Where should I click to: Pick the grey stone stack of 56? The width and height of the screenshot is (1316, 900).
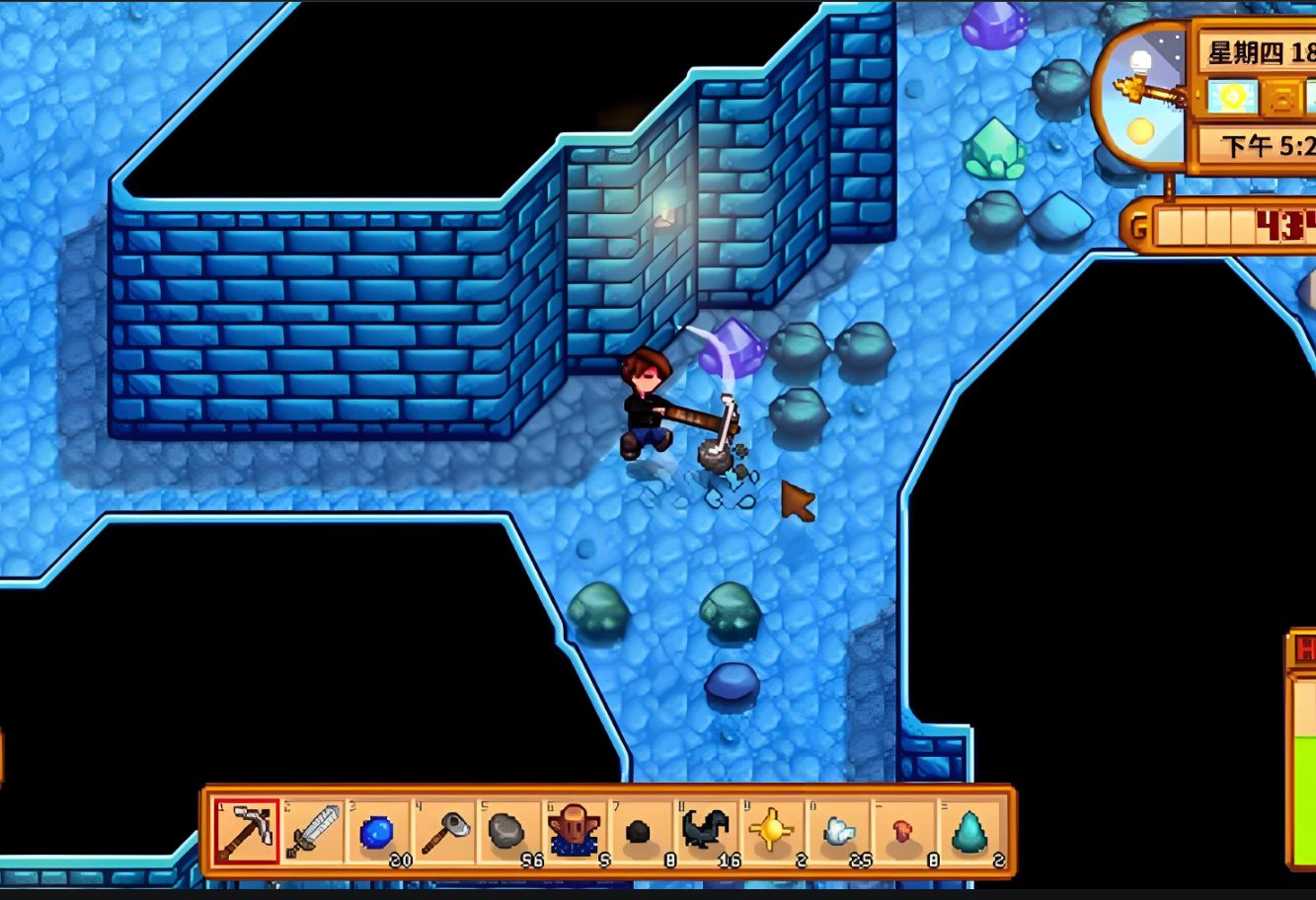pyautogui.click(x=509, y=831)
